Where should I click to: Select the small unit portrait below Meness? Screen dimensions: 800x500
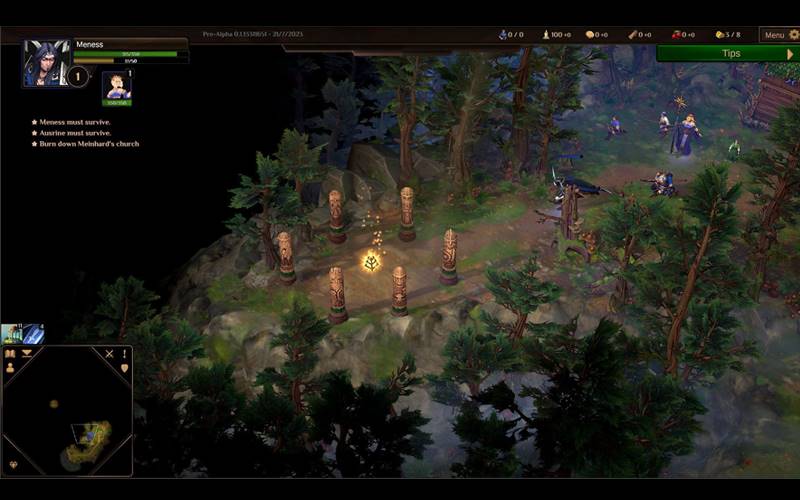coord(116,86)
